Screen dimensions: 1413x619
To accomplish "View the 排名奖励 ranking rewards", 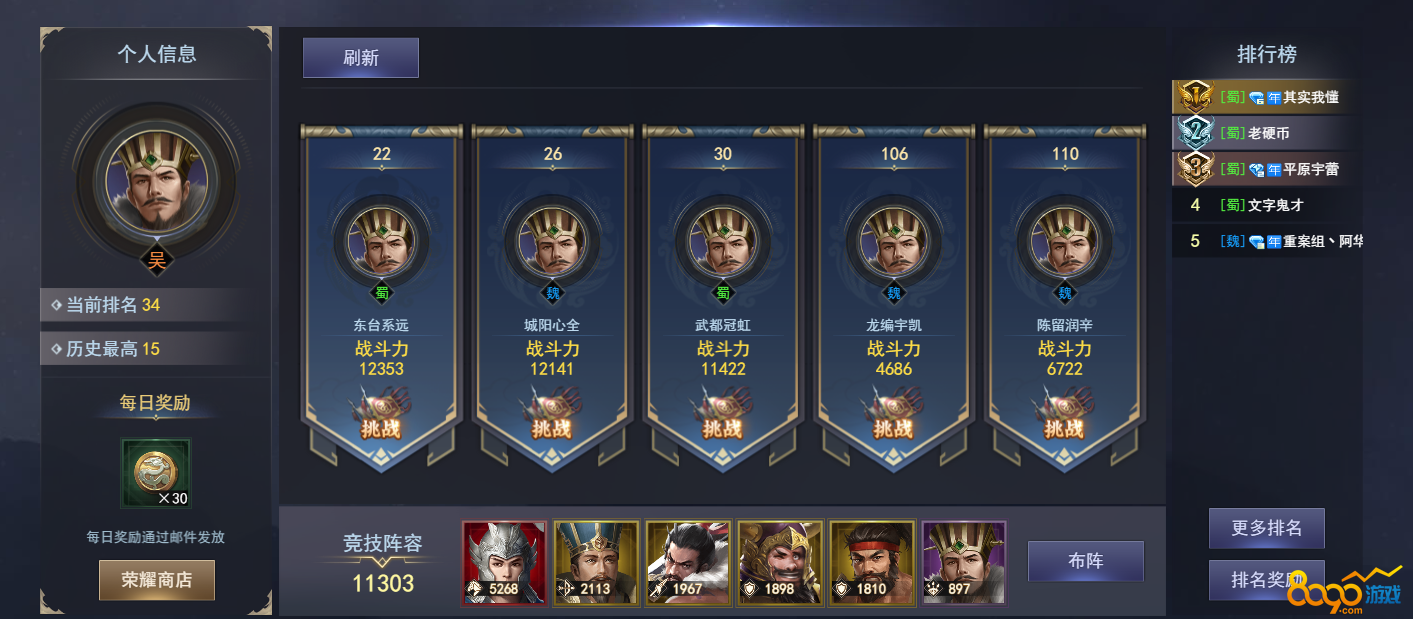I will tap(1266, 580).
